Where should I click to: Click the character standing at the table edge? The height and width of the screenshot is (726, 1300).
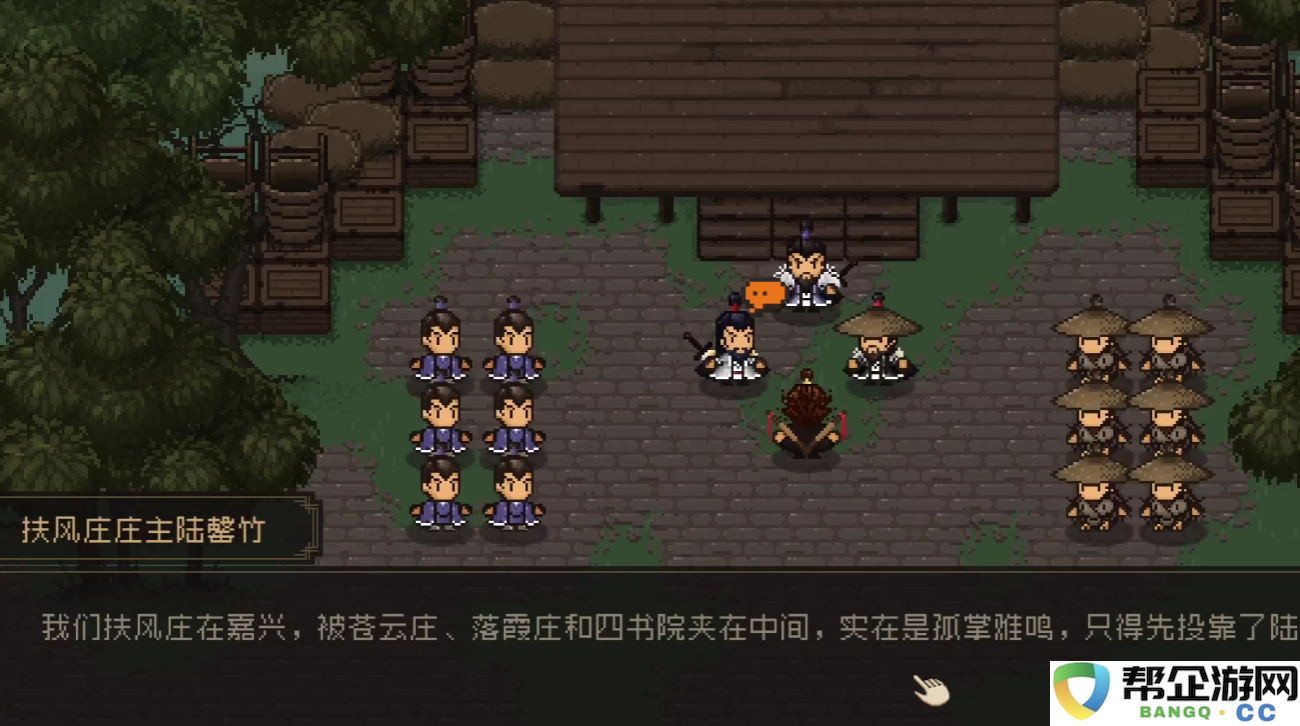click(x=808, y=270)
